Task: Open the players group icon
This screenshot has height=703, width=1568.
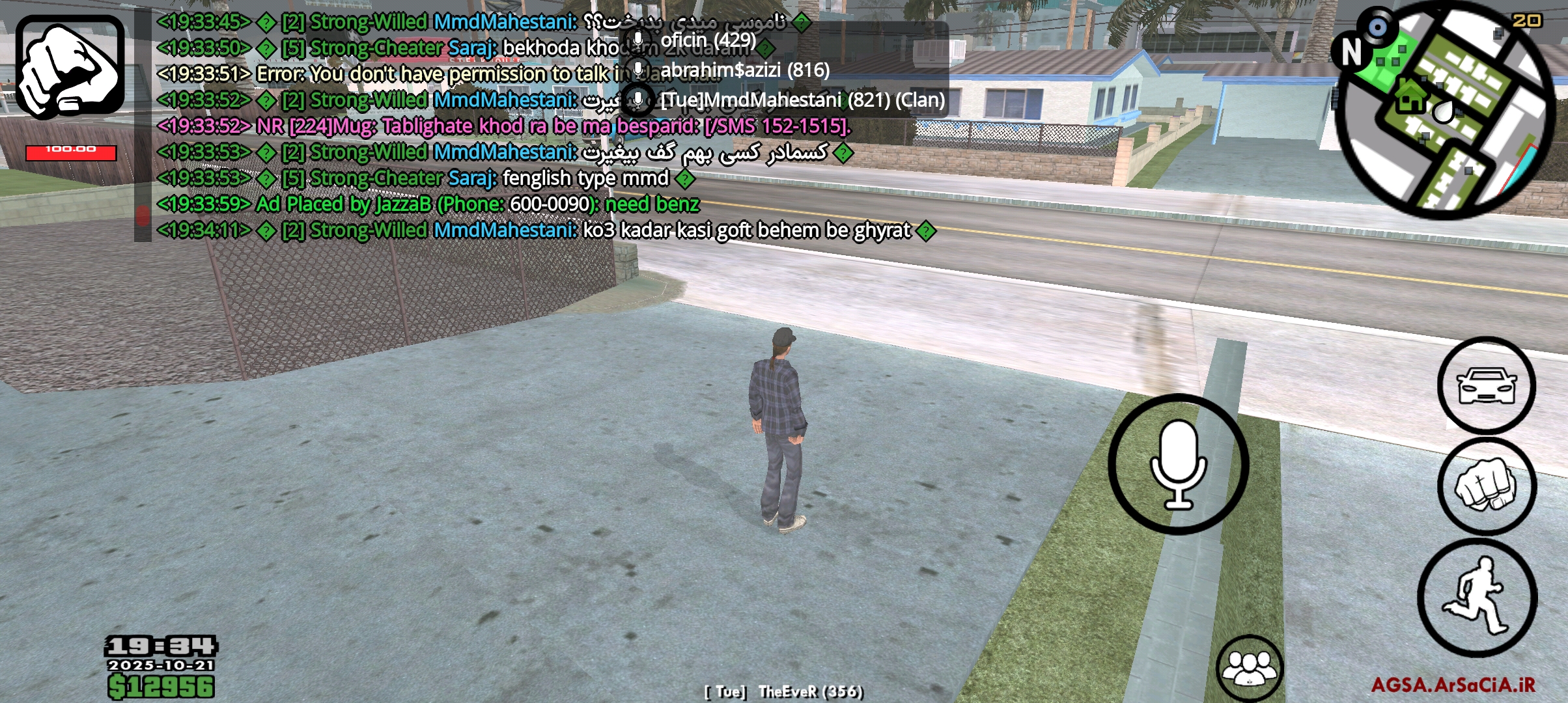Action: click(1249, 669)
